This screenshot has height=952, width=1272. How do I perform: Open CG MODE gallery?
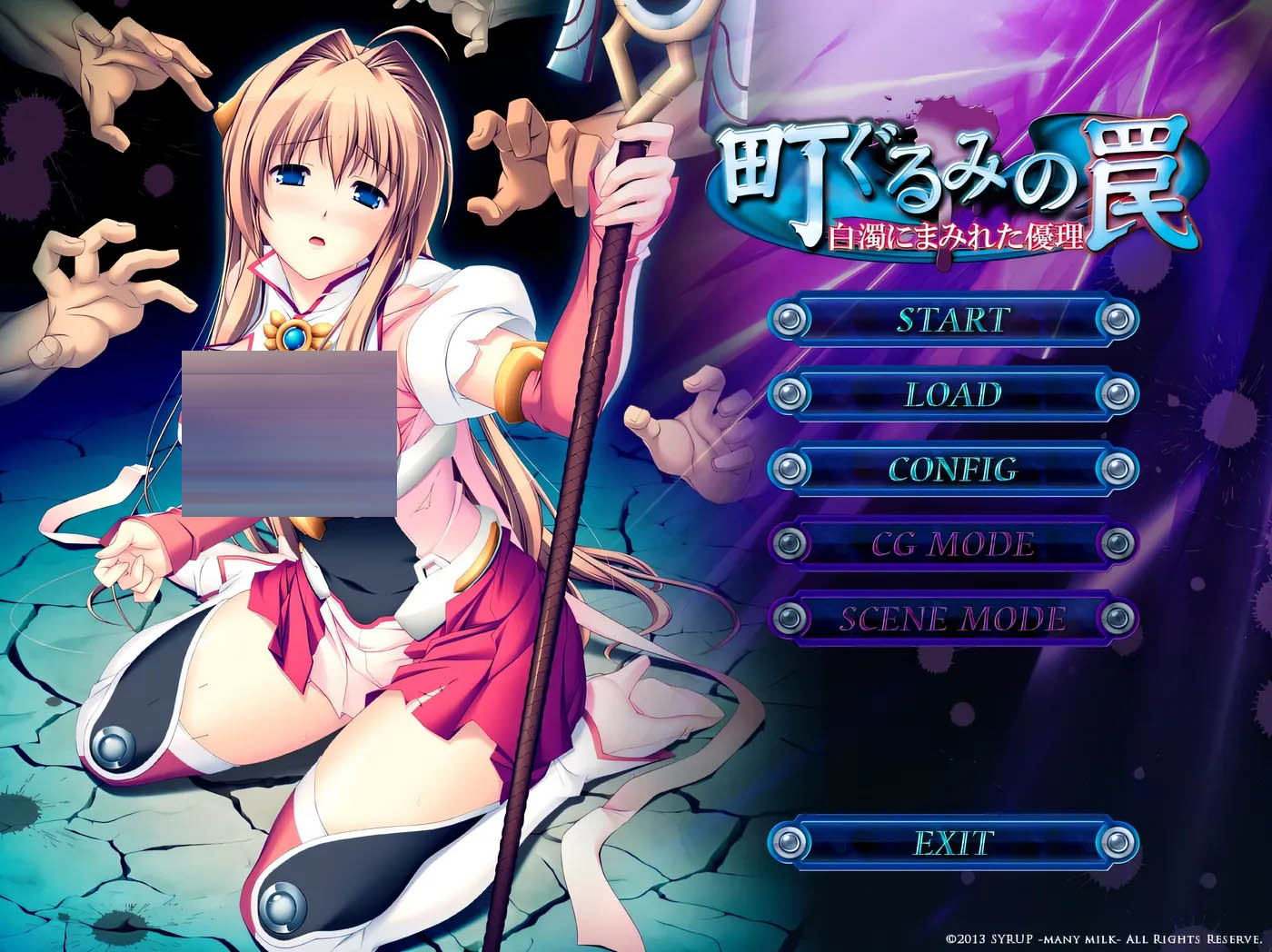(954, 545)
